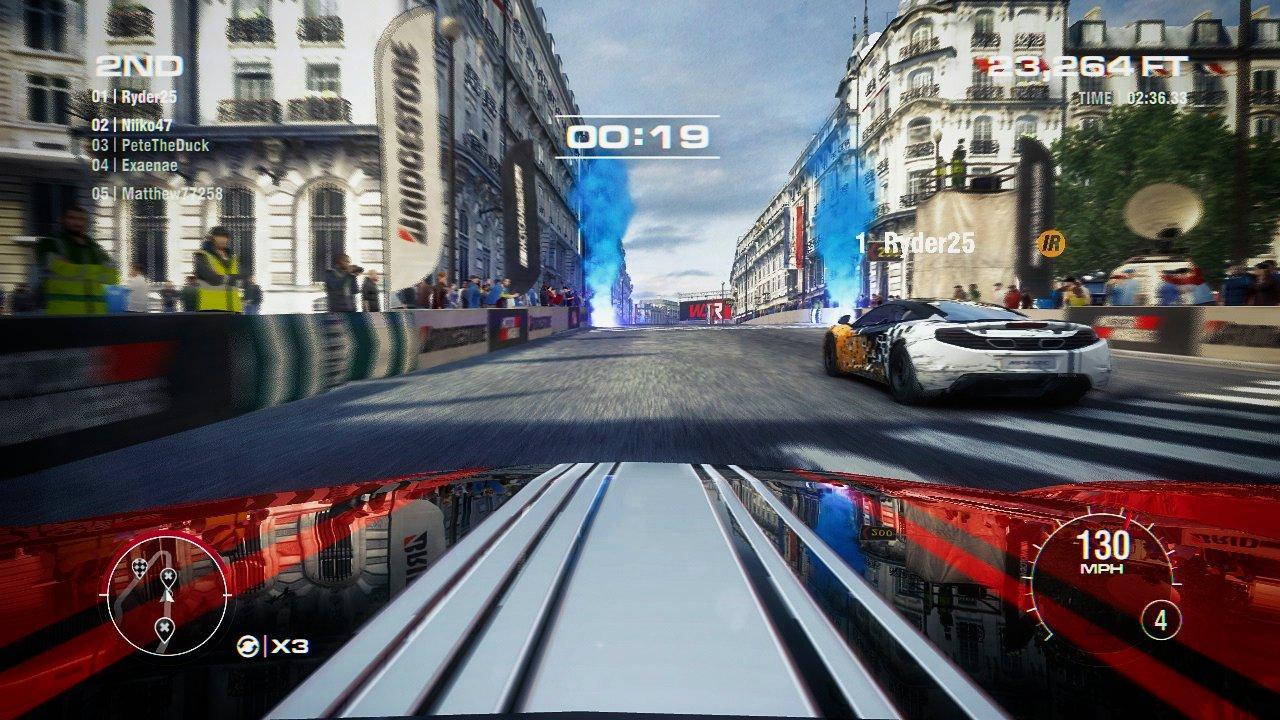Click the Ryder25 nameplate above the McLaren
Screen dimensions: 1280x720
click(x=918, y=240)
